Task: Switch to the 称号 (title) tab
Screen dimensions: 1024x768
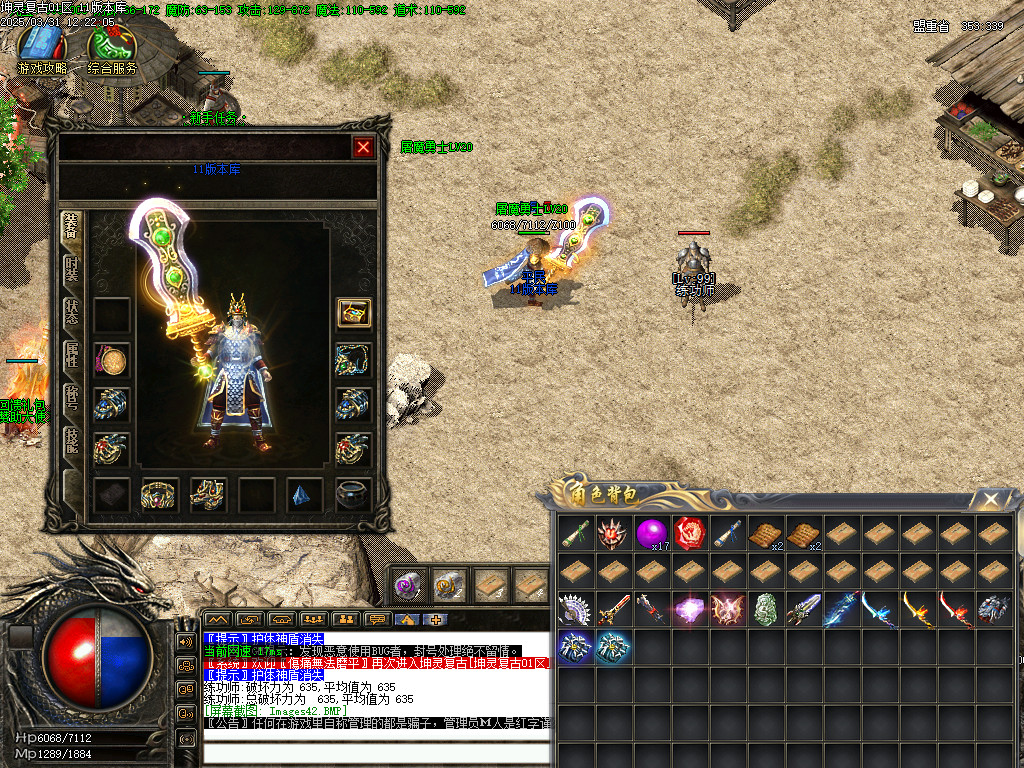Action: tap(72, 398)
